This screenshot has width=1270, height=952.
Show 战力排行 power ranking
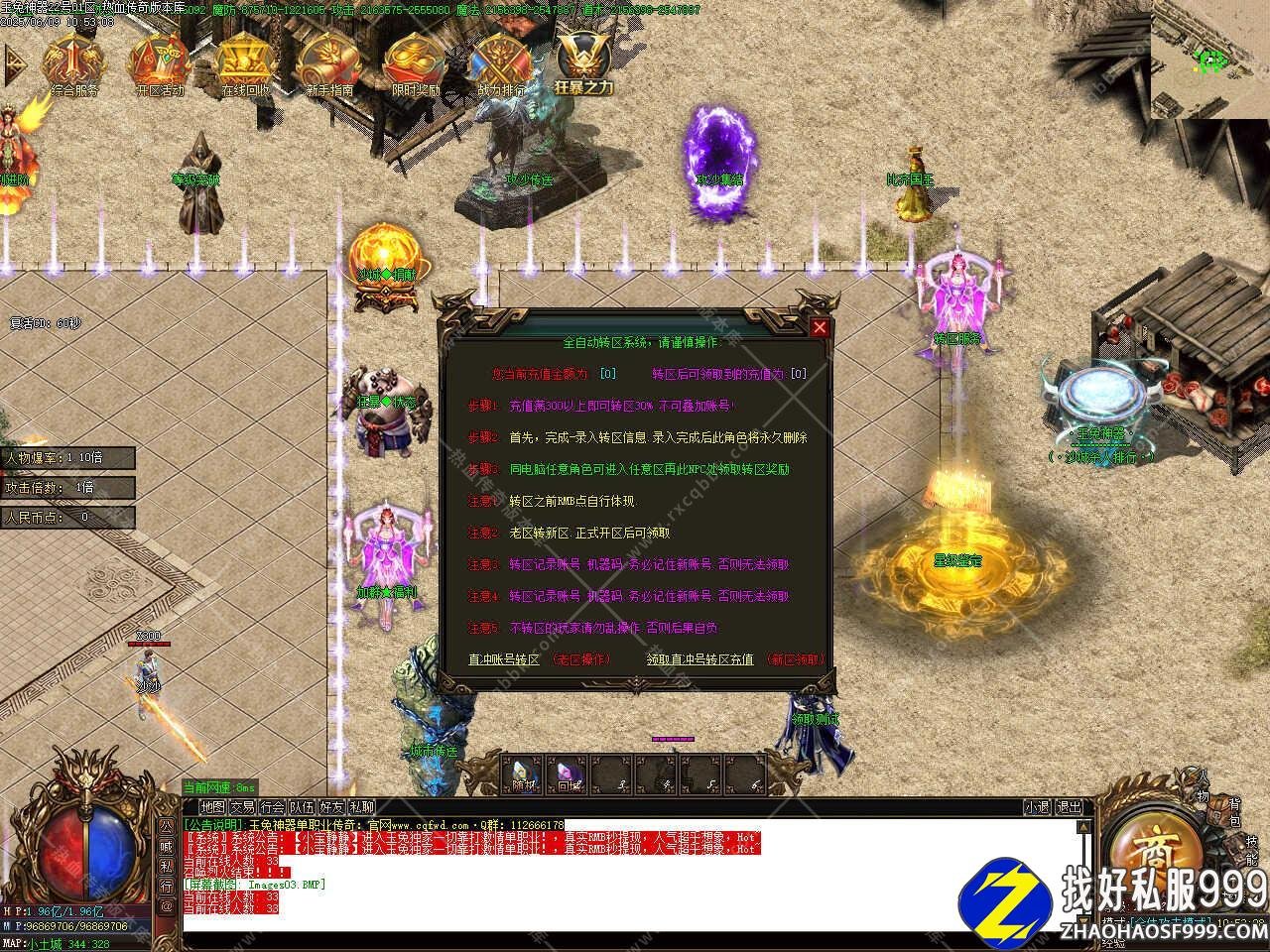click(x=501, y=64)
